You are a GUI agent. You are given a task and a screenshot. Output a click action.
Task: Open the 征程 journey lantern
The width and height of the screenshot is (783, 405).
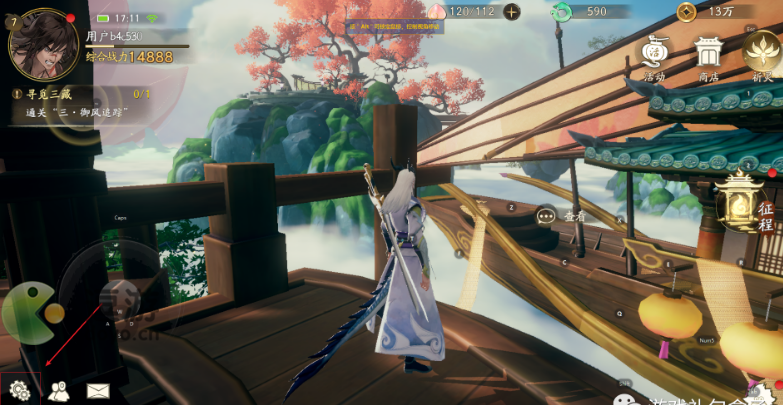[745, 203]
